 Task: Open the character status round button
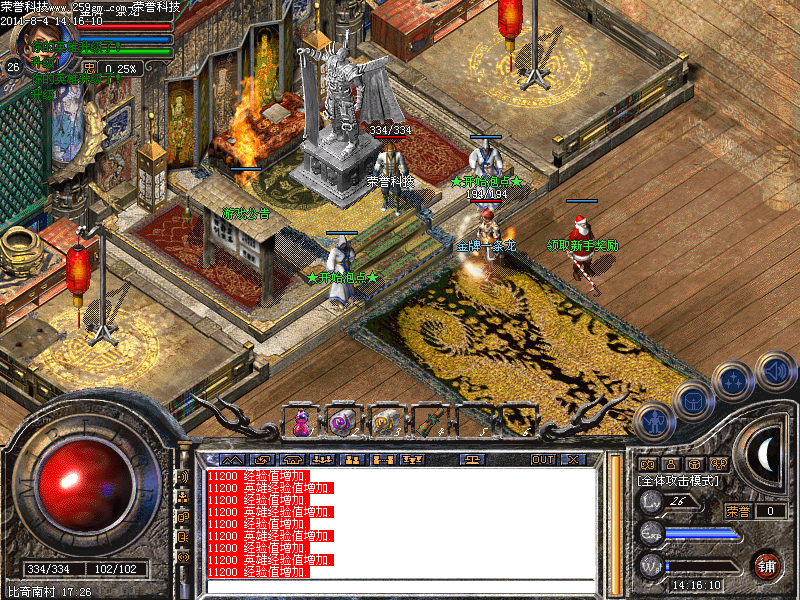653,423
